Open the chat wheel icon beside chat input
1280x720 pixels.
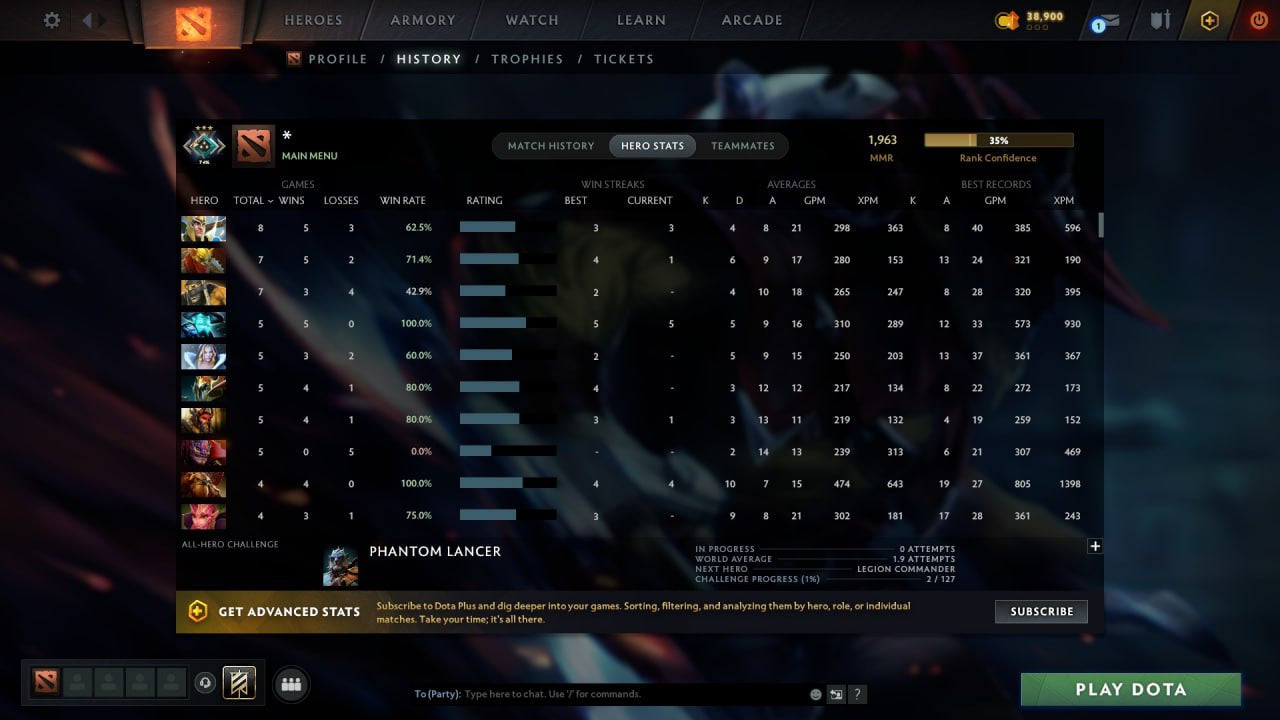[x=836, y=693]
